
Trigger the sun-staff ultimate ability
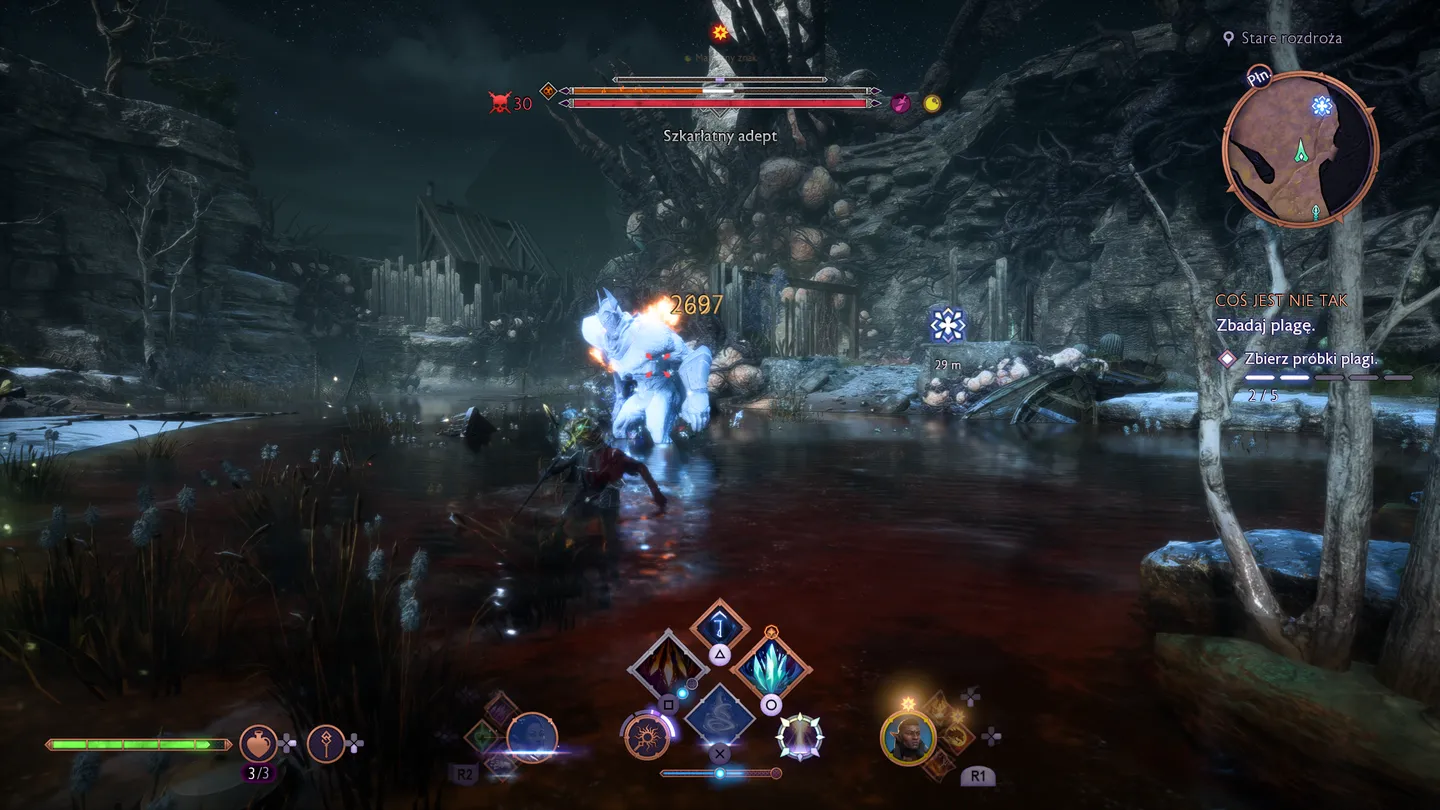click(x=647, y=738)
